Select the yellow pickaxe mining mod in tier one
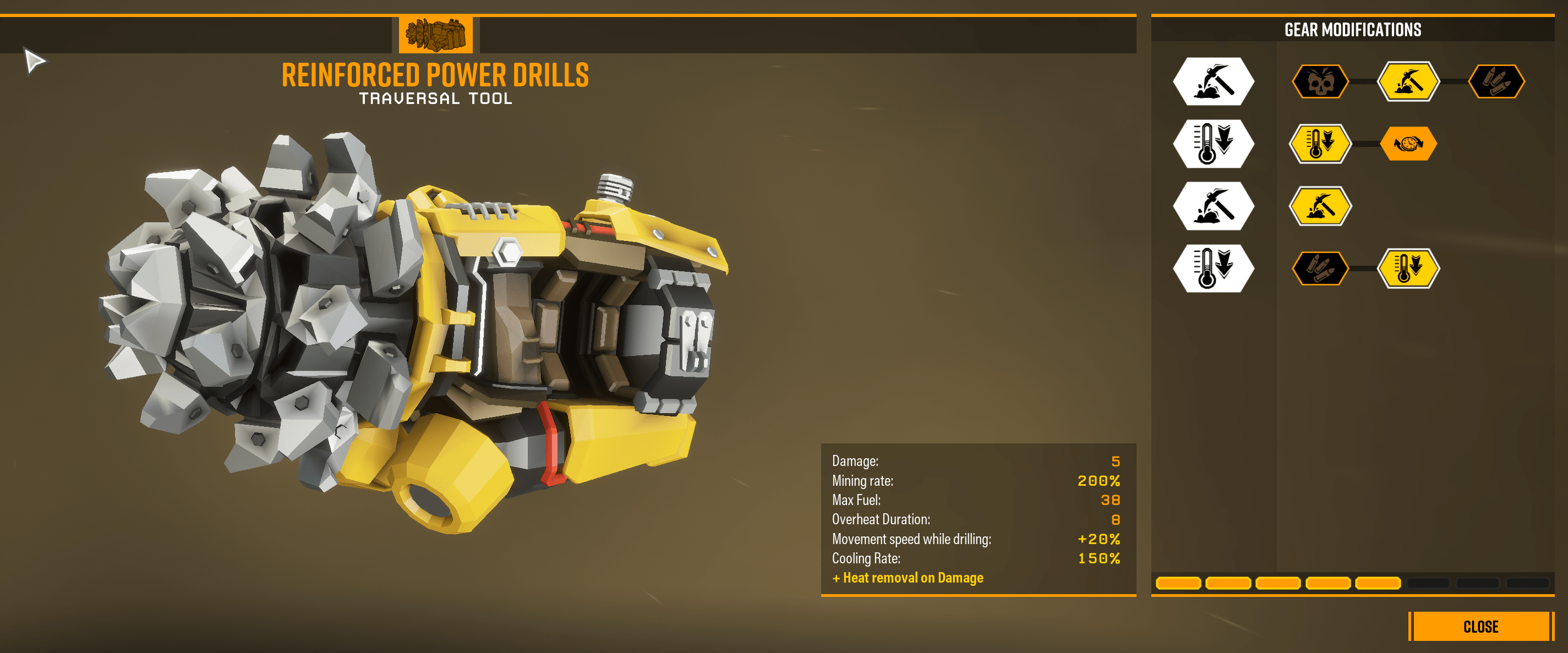This screenshot has width=1568, height=653. 1408,81
